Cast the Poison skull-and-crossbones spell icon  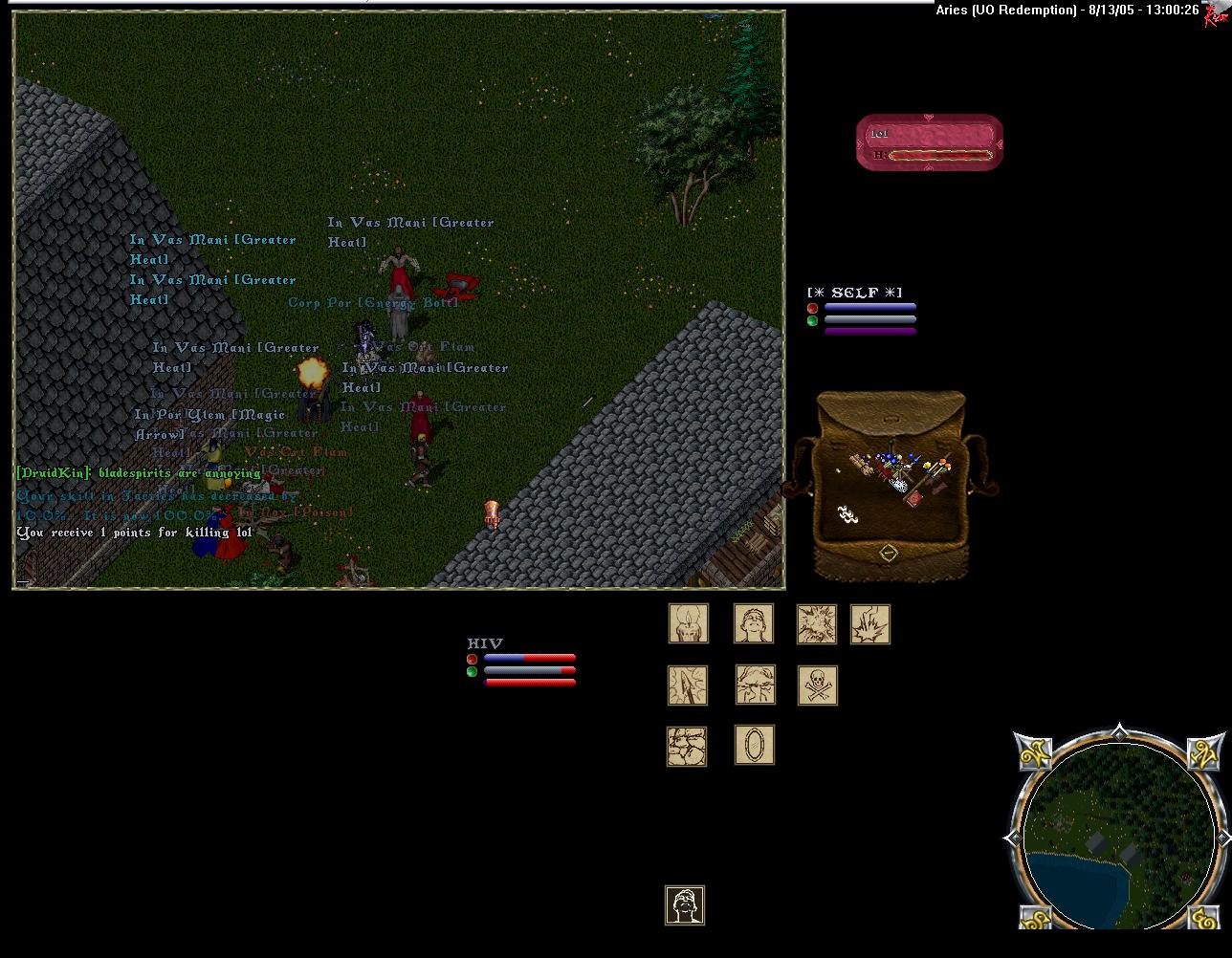pos(817,685)
